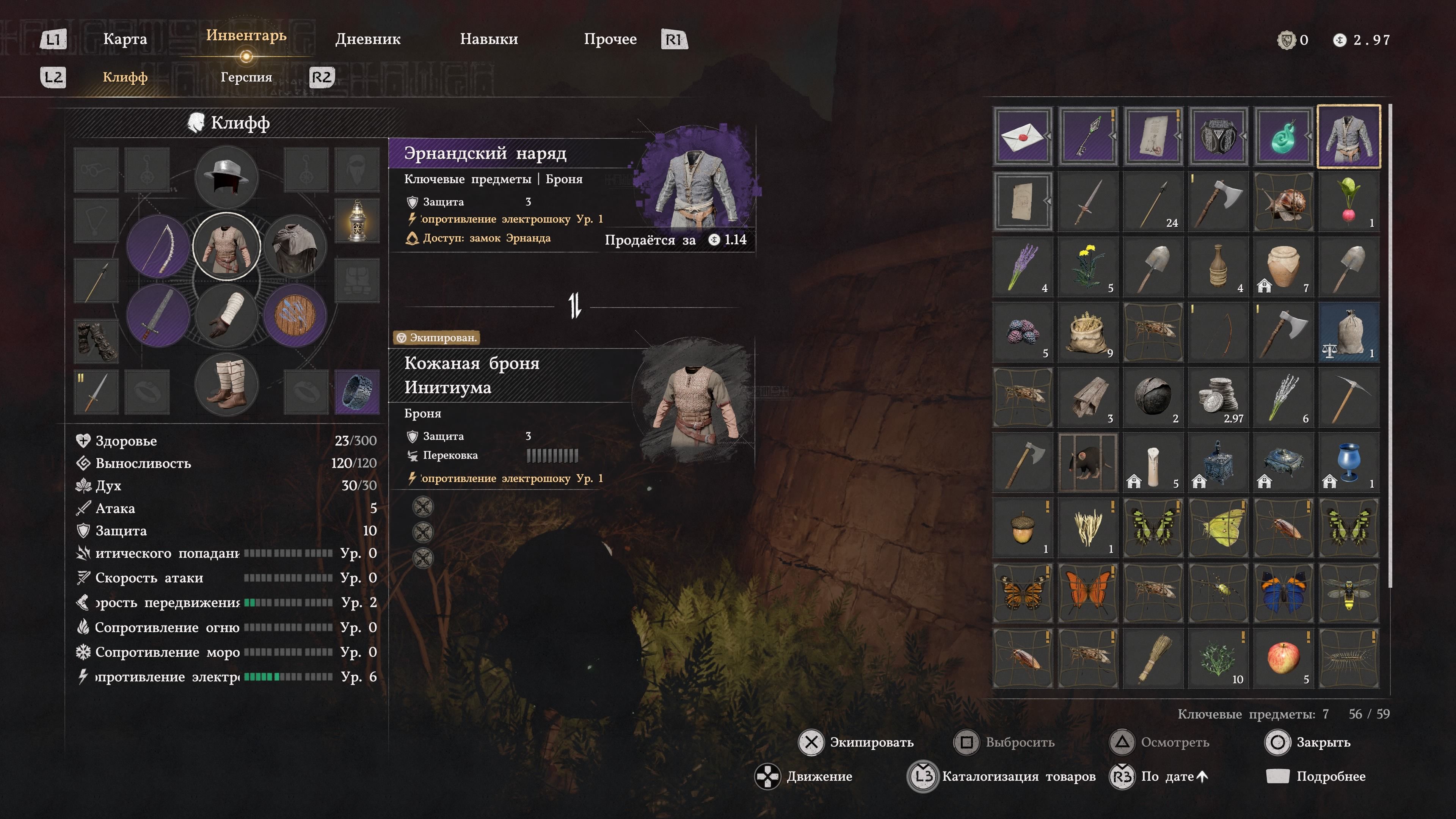Open the Навыки tab
Screen dimensions: 1456x819
[488, 39]
